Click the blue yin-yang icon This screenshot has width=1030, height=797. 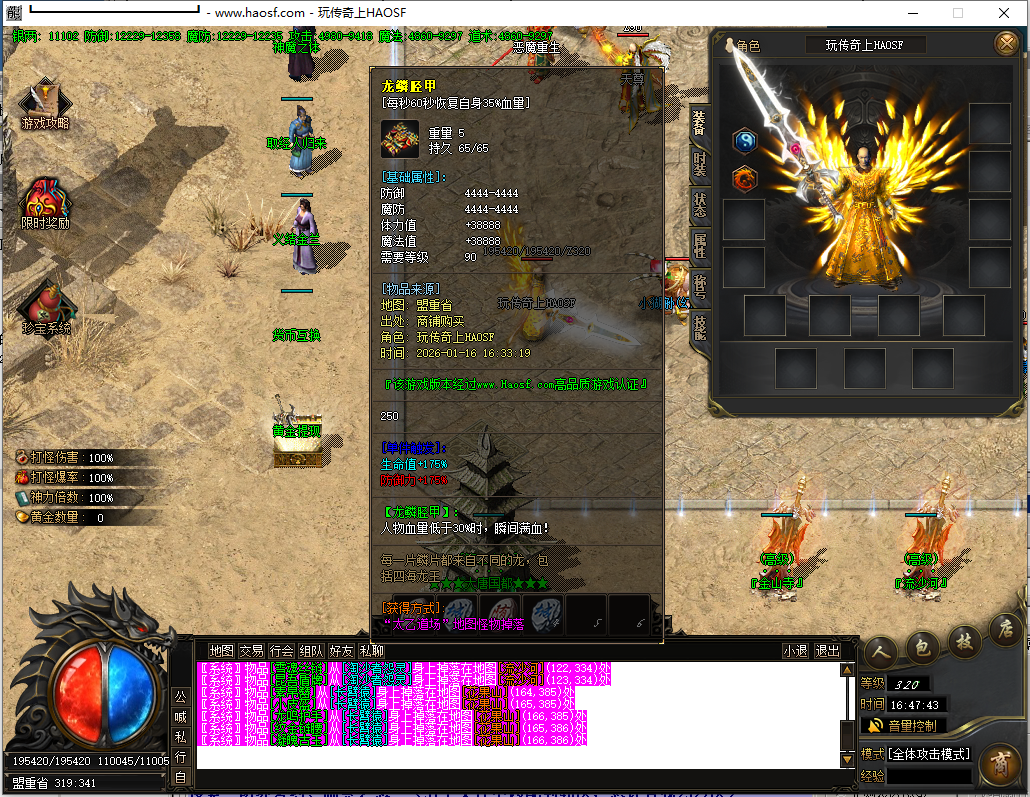[745, 142]
